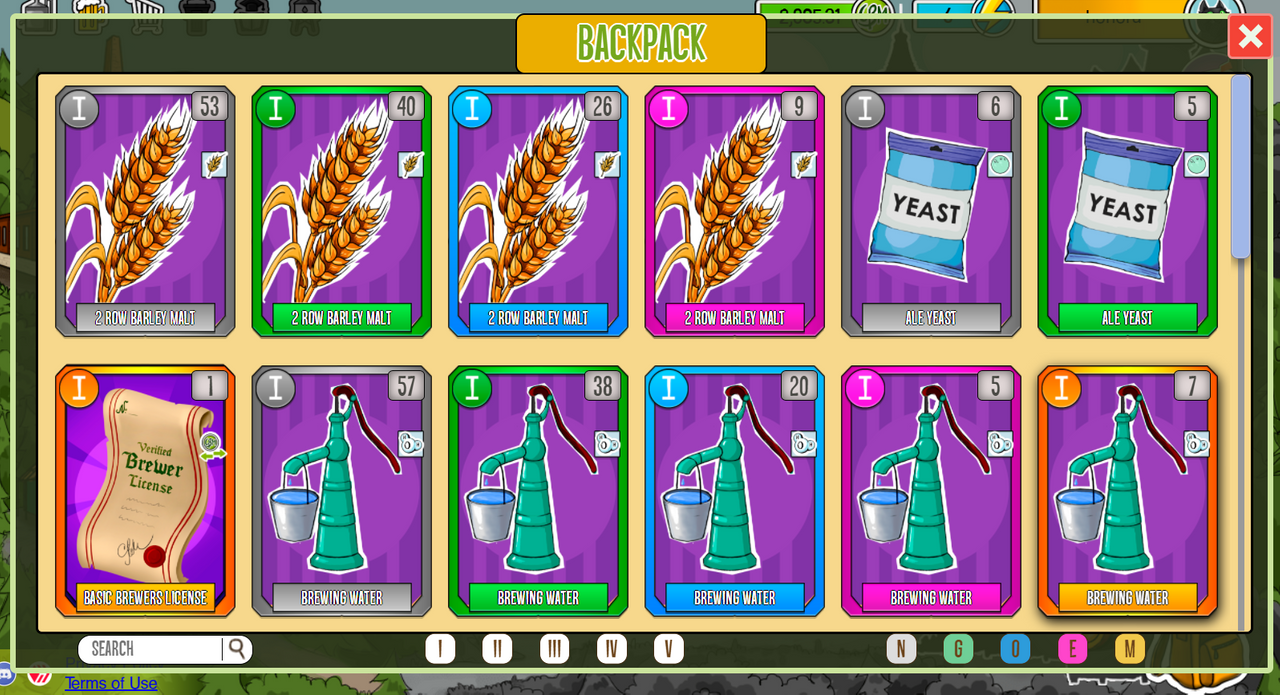Image resolution: width=1280 pixels, height=695 pixels.
Task: Select the gray 2 Row Barley Malt card
Action: click(145, 211)
